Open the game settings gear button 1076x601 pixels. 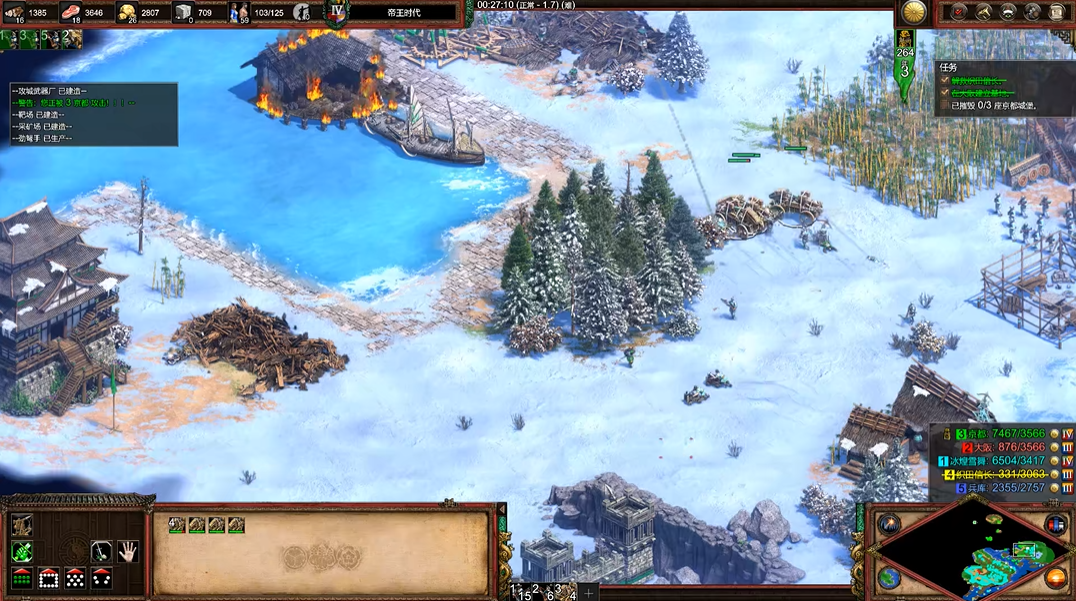point(1032,12)
